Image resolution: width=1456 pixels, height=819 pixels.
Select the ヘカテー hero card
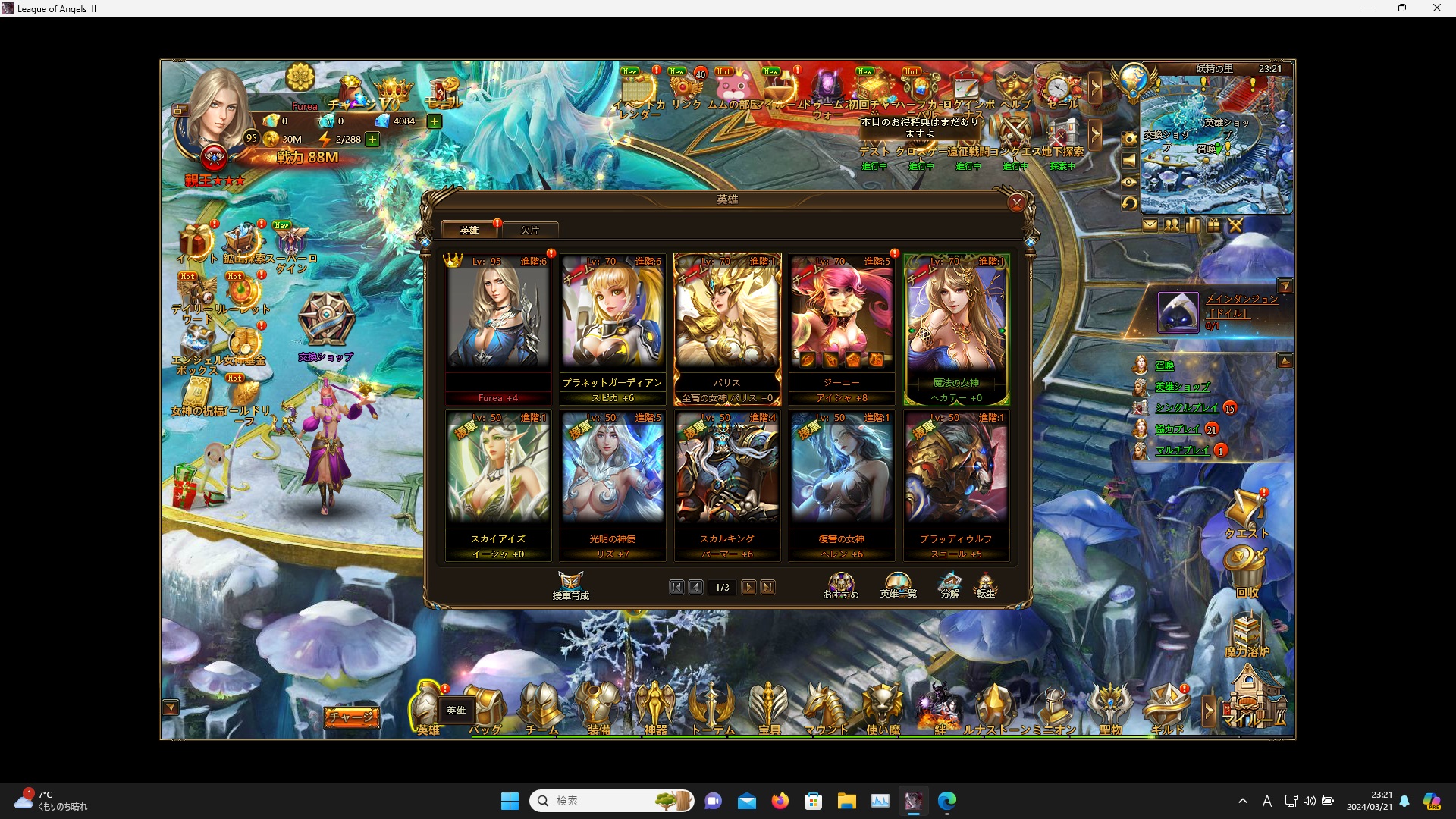pos(955,326)
